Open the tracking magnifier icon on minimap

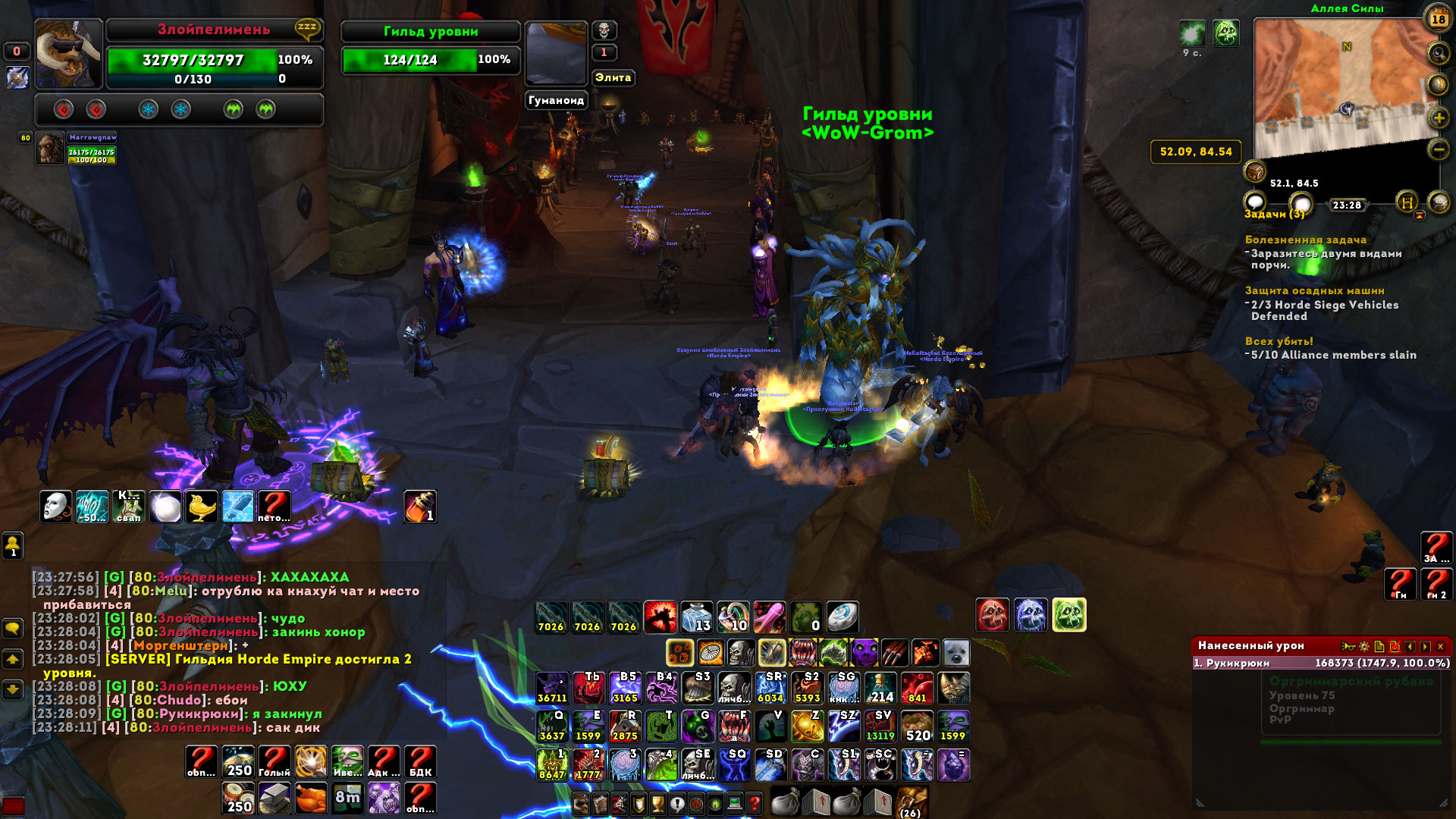pyautogui.click(x=1438, y=52)
